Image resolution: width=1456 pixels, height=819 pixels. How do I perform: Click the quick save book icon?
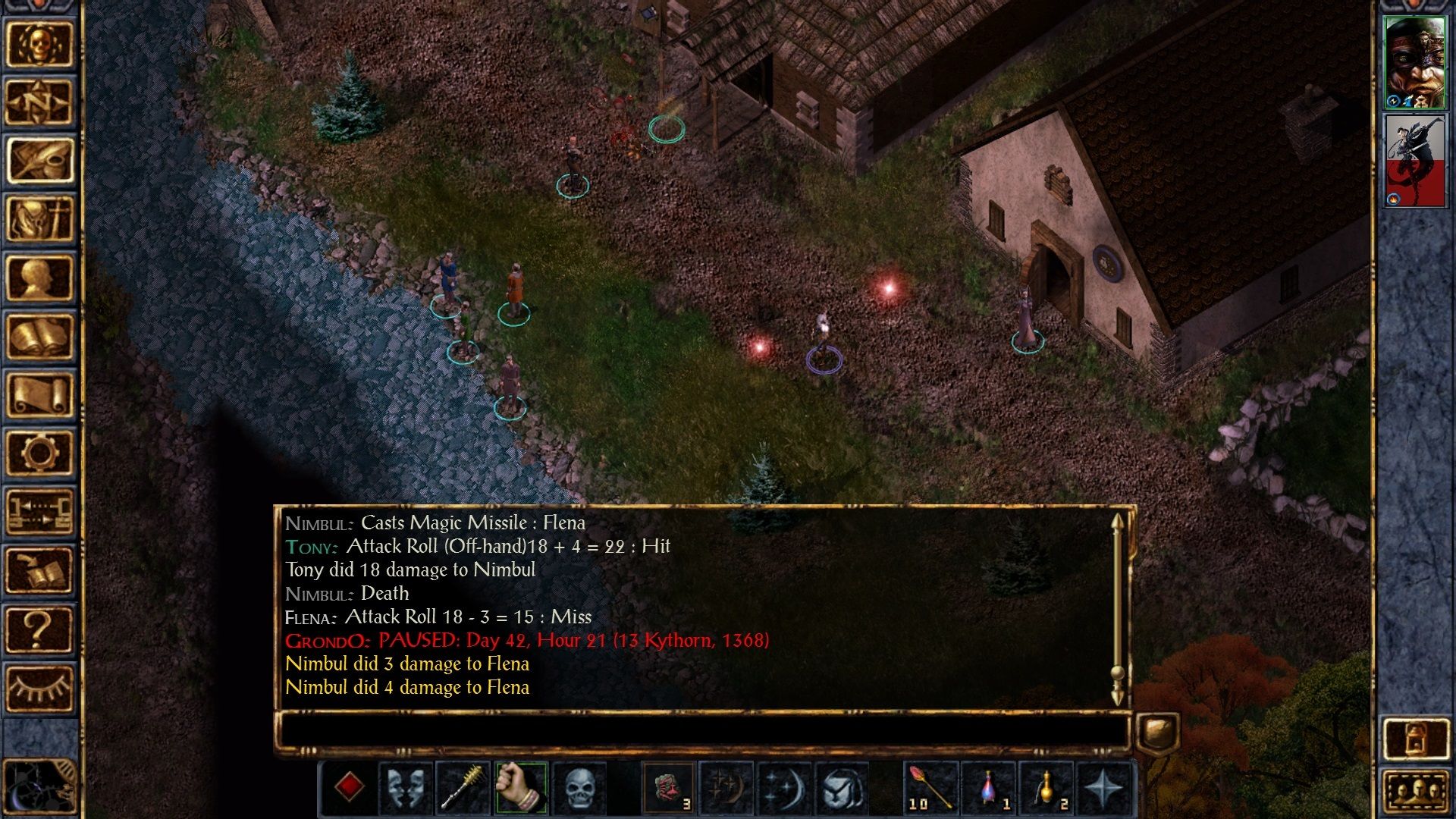pos(39,570)
